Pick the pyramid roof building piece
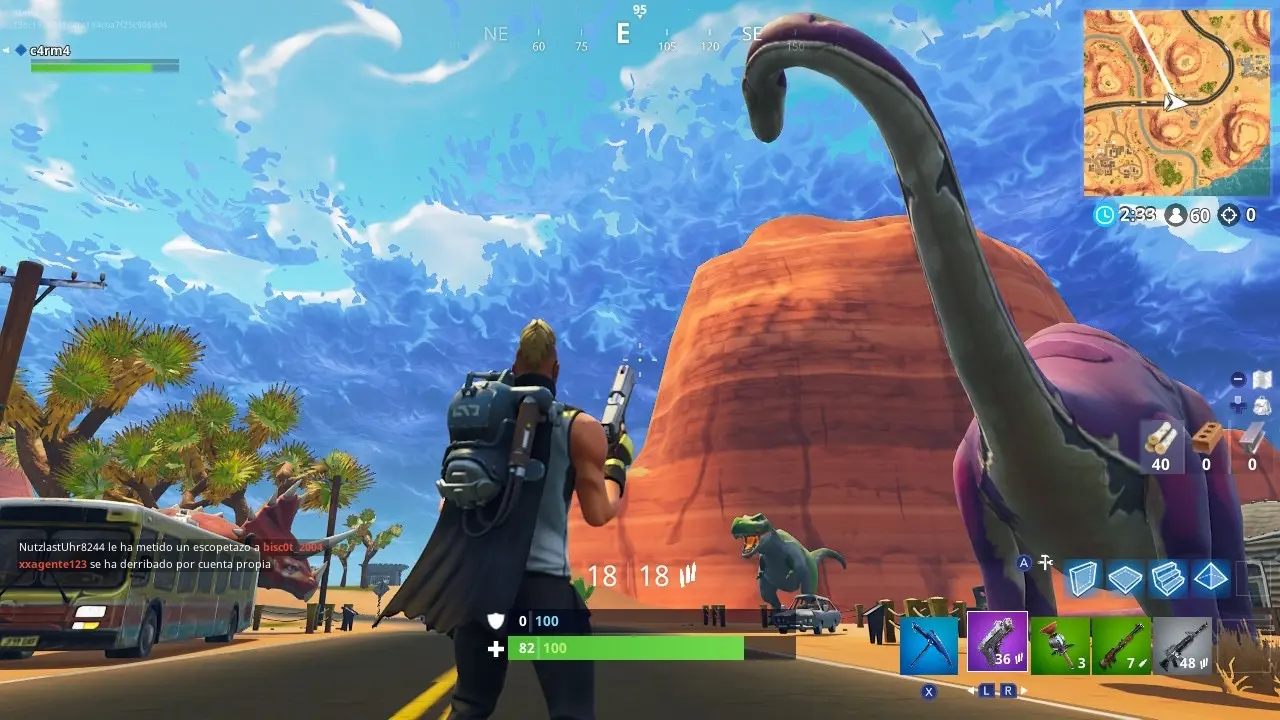Viewport: 1280px width, 720px height. coord(1210,578)
